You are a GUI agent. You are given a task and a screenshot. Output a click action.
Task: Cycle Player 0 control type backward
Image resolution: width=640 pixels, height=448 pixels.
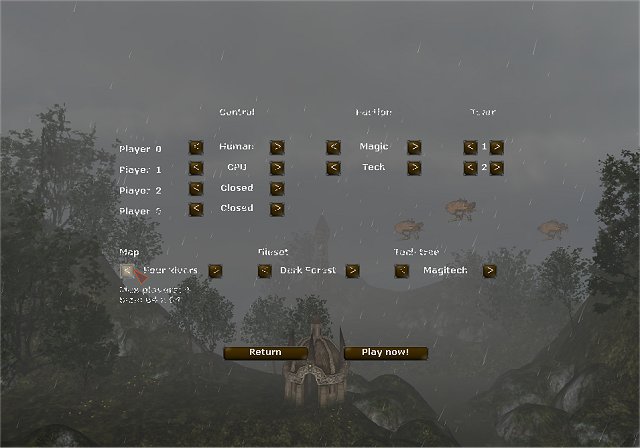tap(196, 147)
